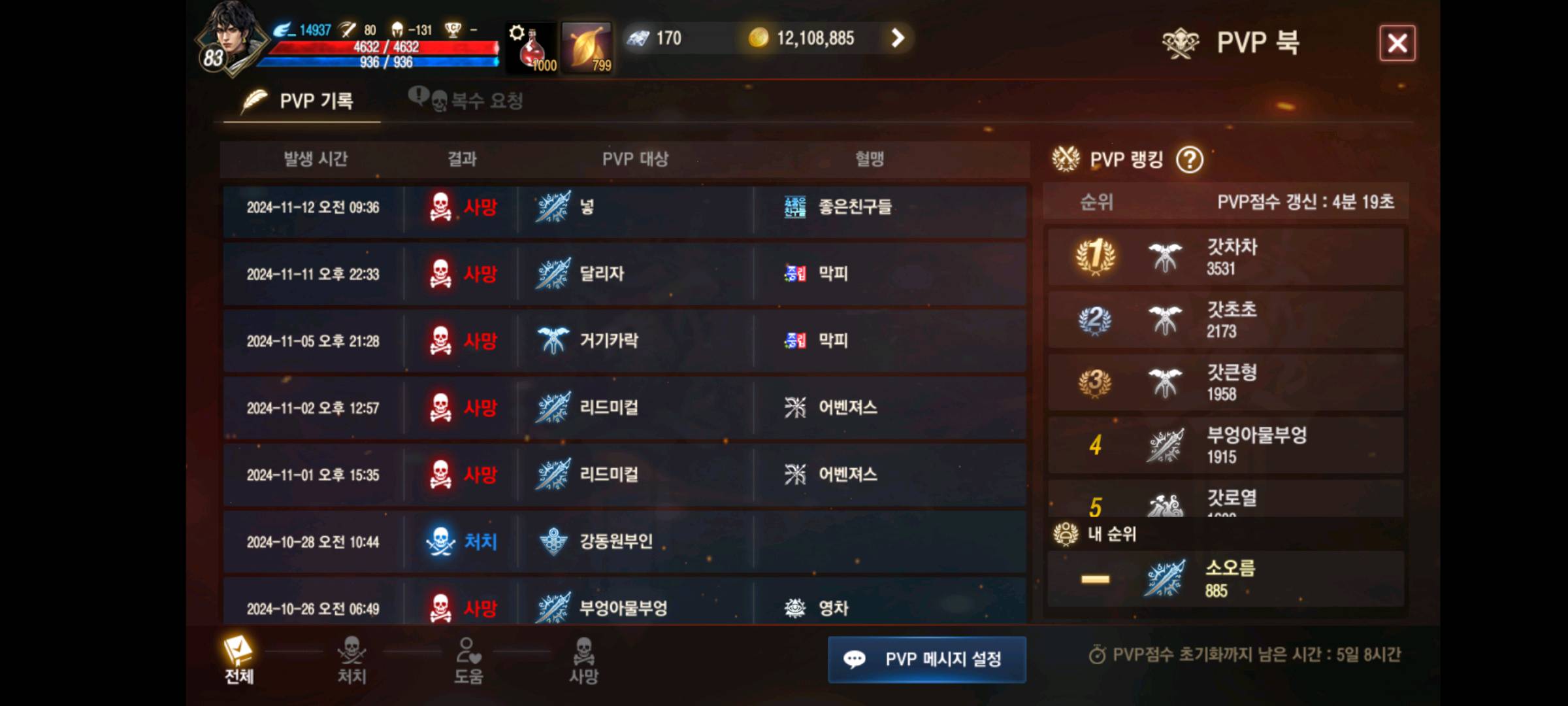Click the trophy icon in the top bar
Screen dimensions: 1568x706
coord(454,27)
